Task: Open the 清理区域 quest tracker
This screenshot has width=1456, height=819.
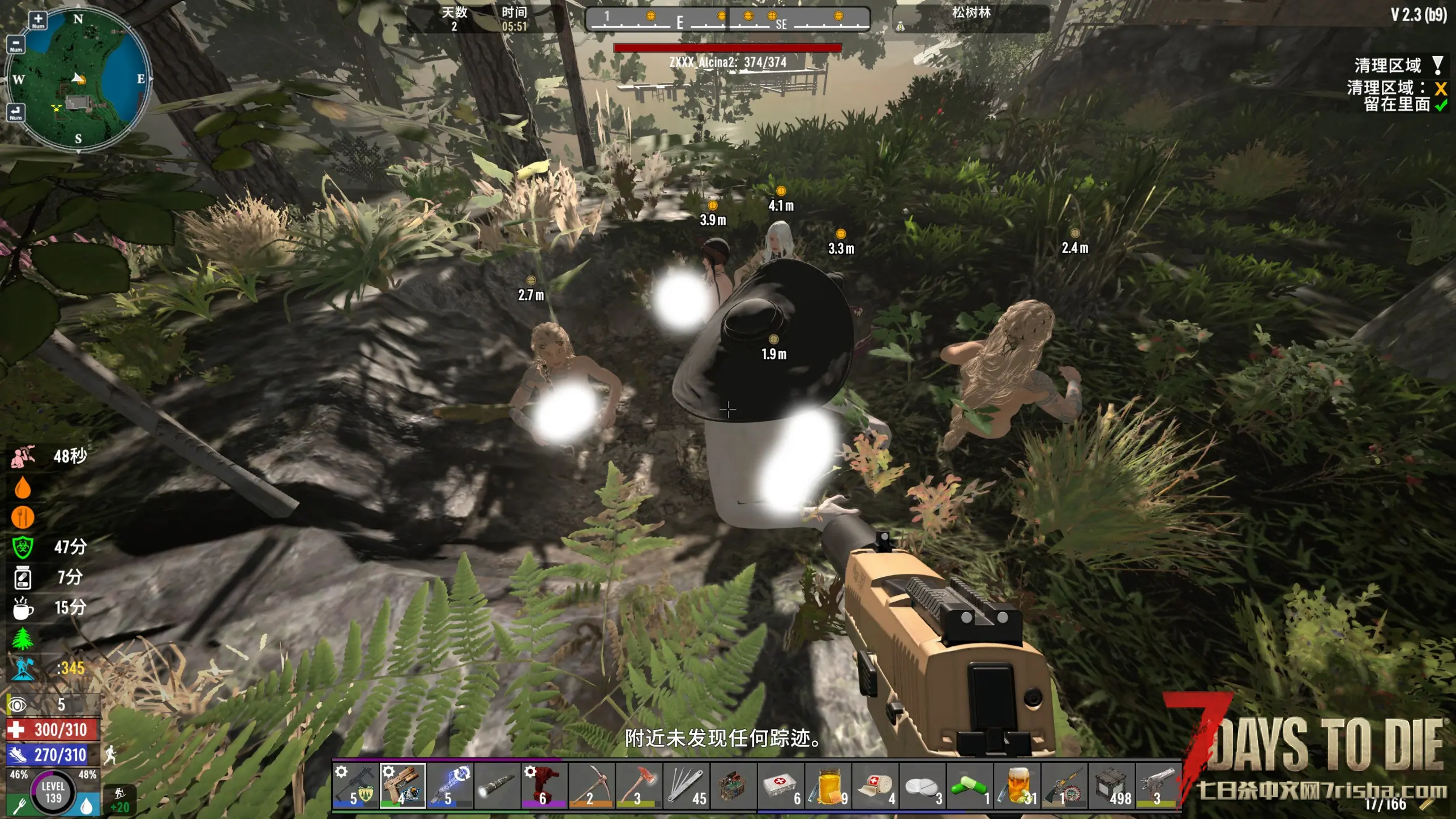Action: 1388,66
